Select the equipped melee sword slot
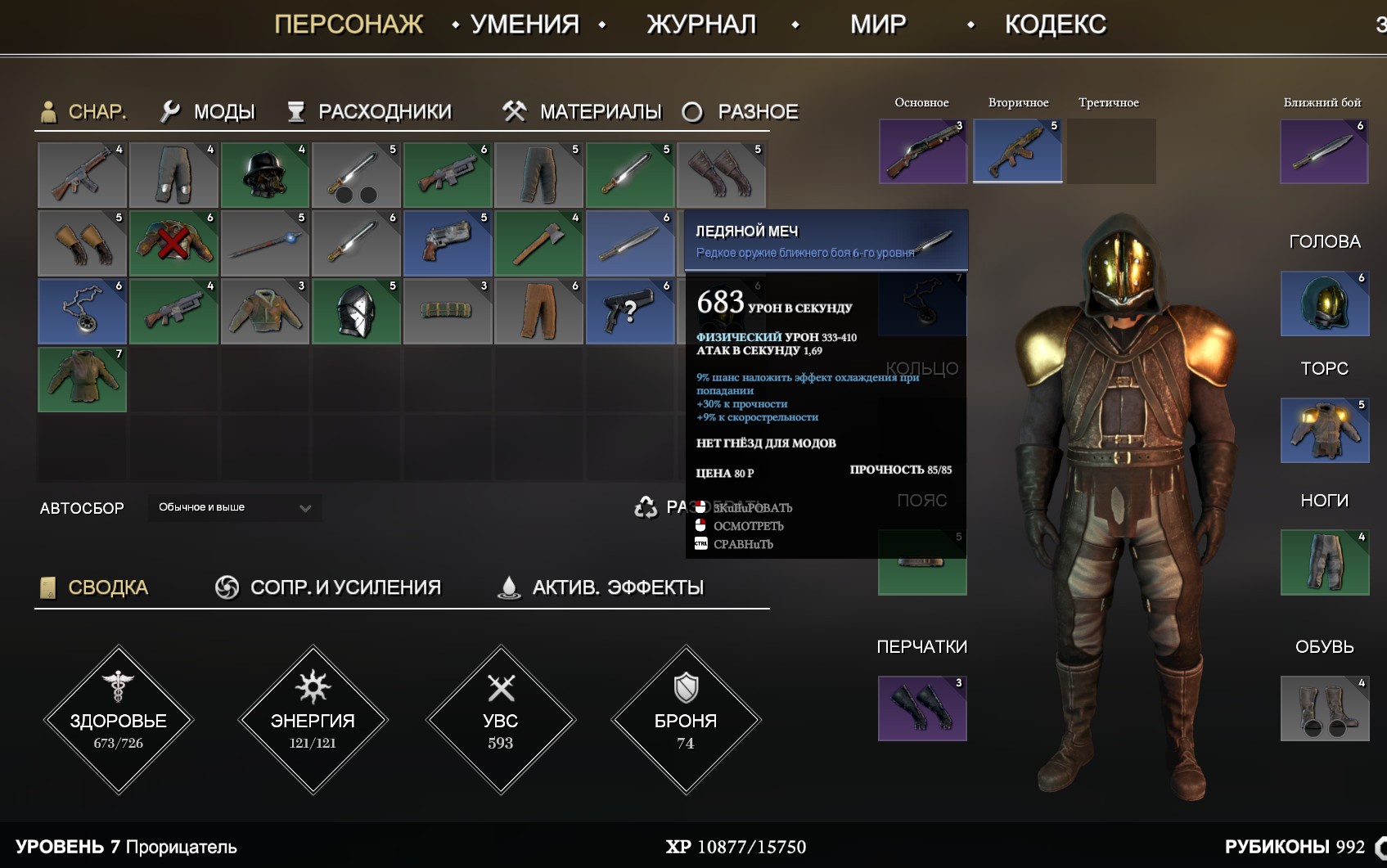The height and width of the screenshot is (868, 1387). (x=1324, y=151)
